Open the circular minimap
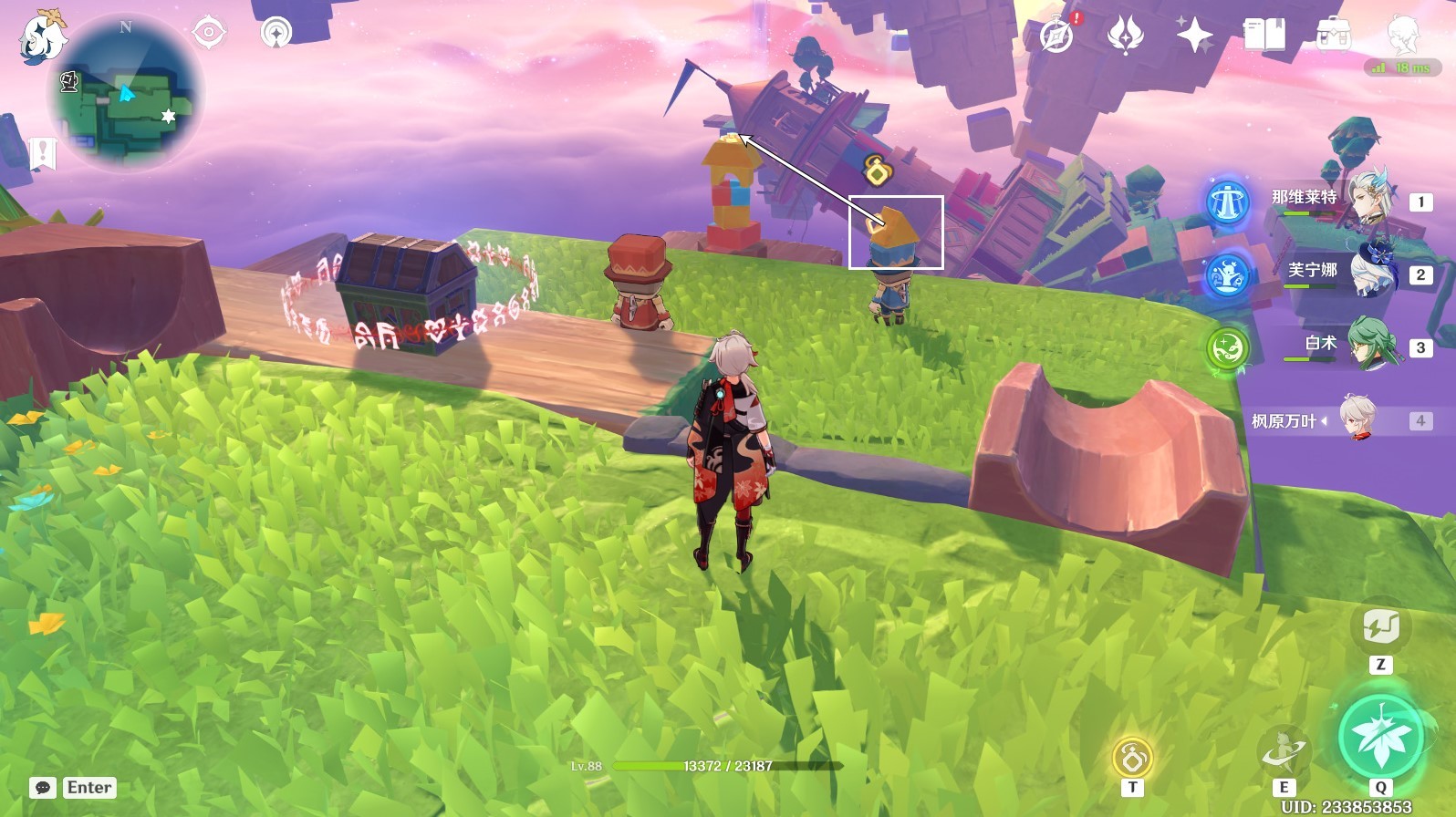The image size is (1456, 817). coord(126,94)
